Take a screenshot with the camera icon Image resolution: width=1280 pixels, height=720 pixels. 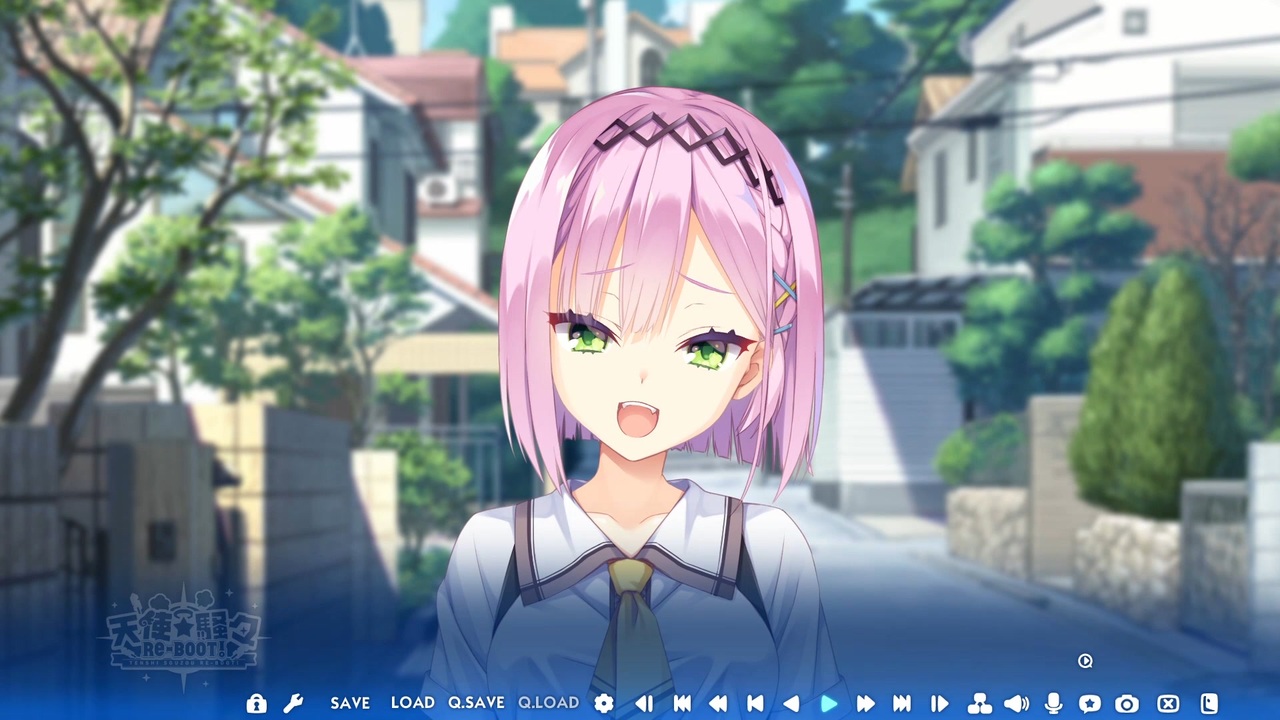pyautogui.click(x=1127, y=703)
